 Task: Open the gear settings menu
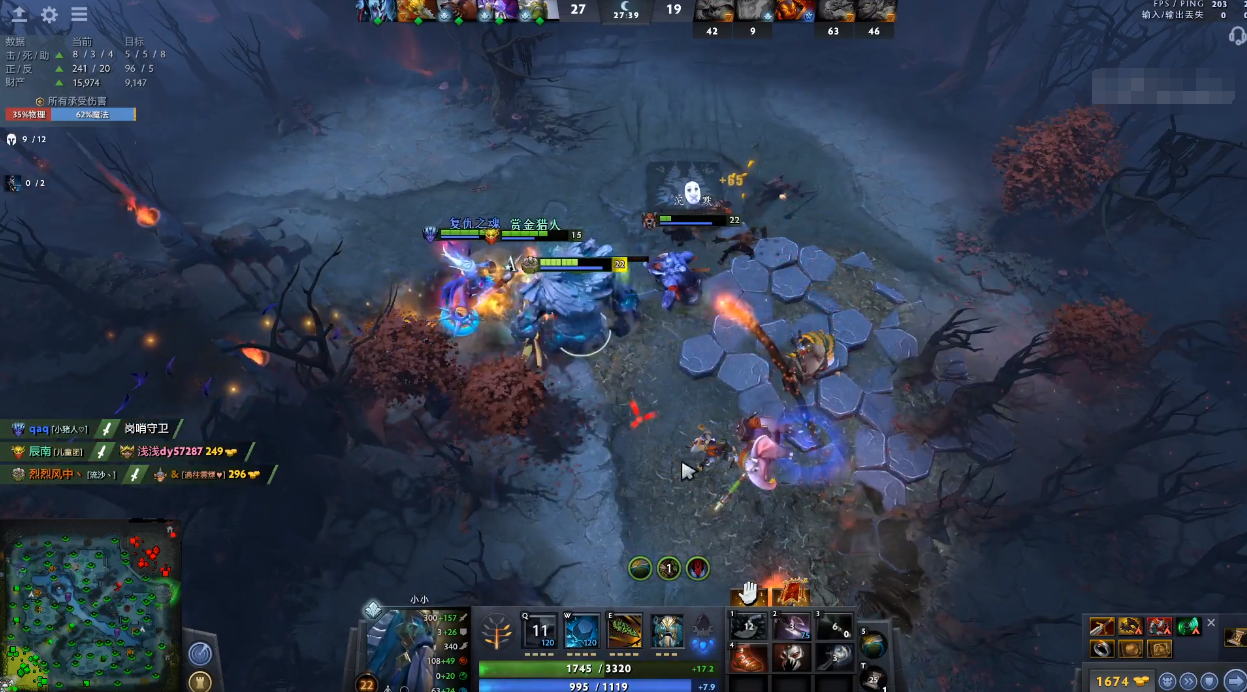point(49,15)
